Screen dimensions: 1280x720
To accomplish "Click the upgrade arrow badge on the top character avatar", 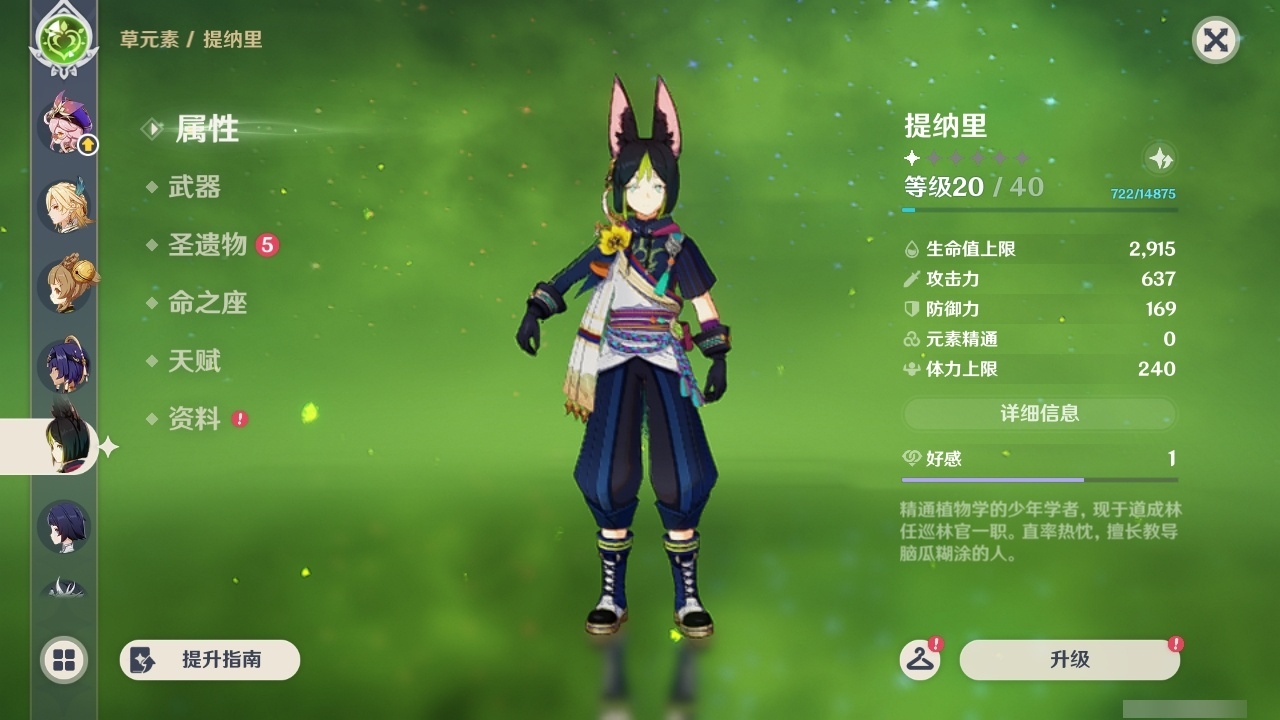I will point(89,145).
